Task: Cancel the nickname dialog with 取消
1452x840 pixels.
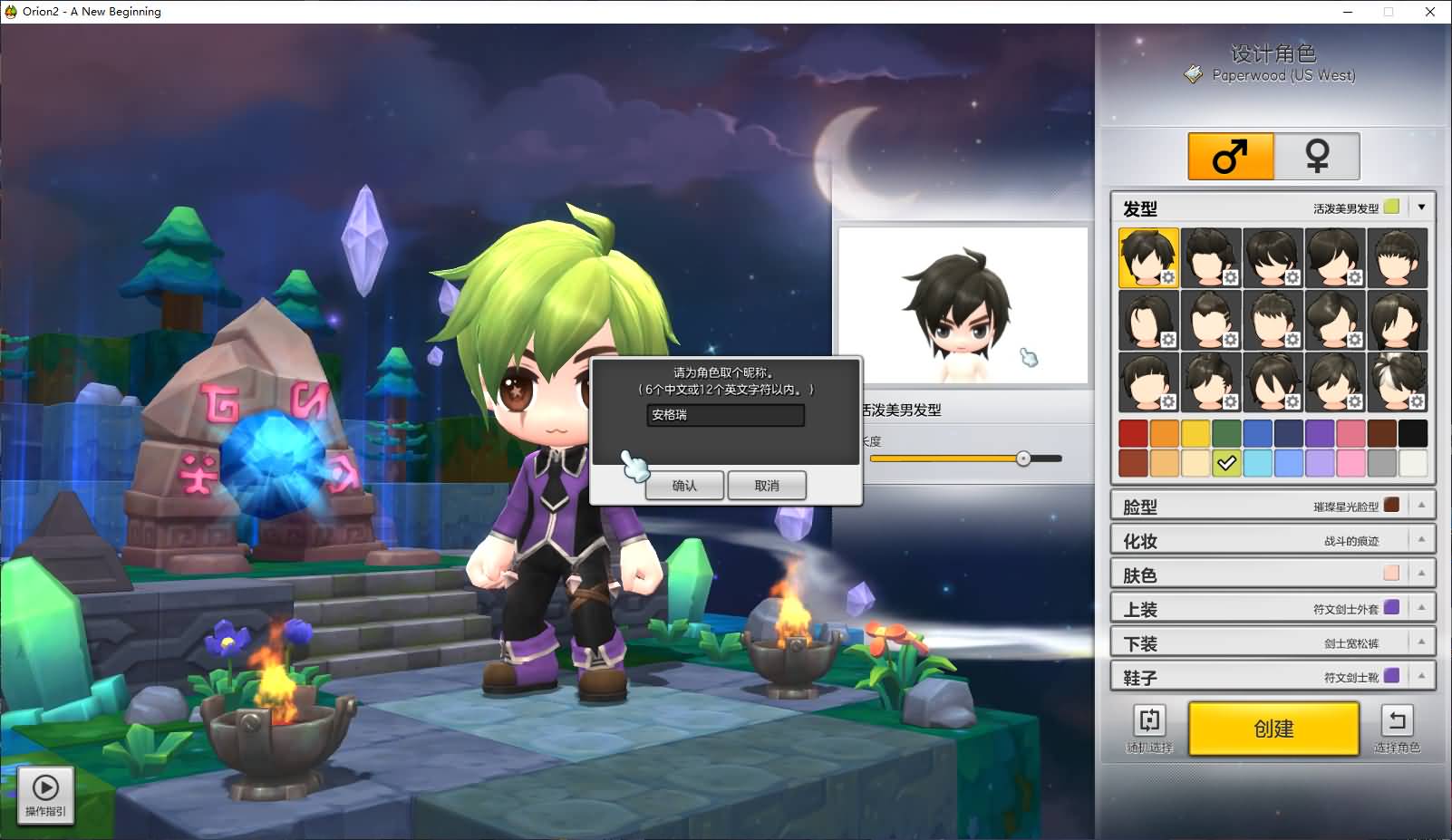Action: (x=767, y=486)
